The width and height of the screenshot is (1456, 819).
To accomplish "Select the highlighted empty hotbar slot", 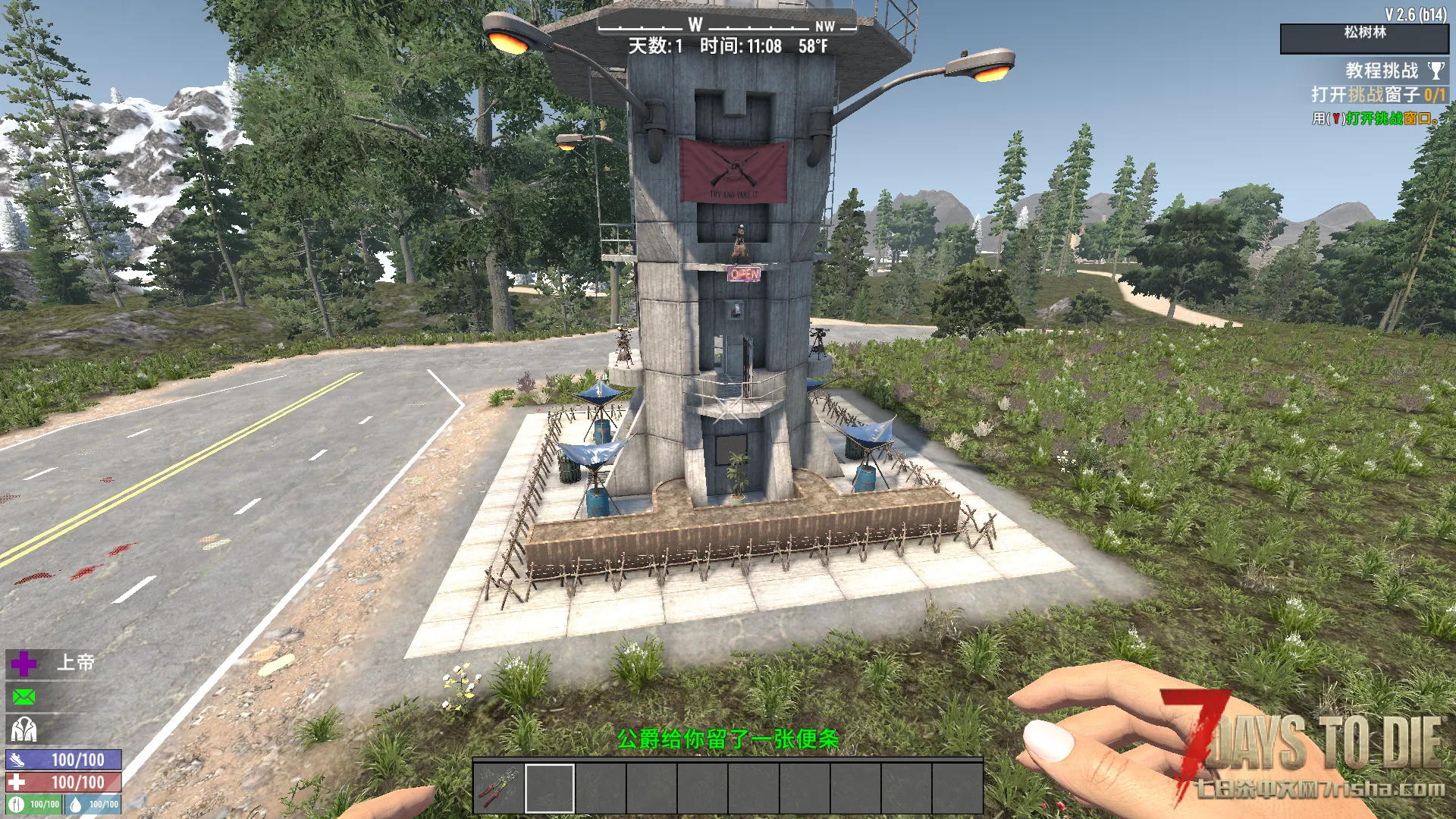I will 550,788.
